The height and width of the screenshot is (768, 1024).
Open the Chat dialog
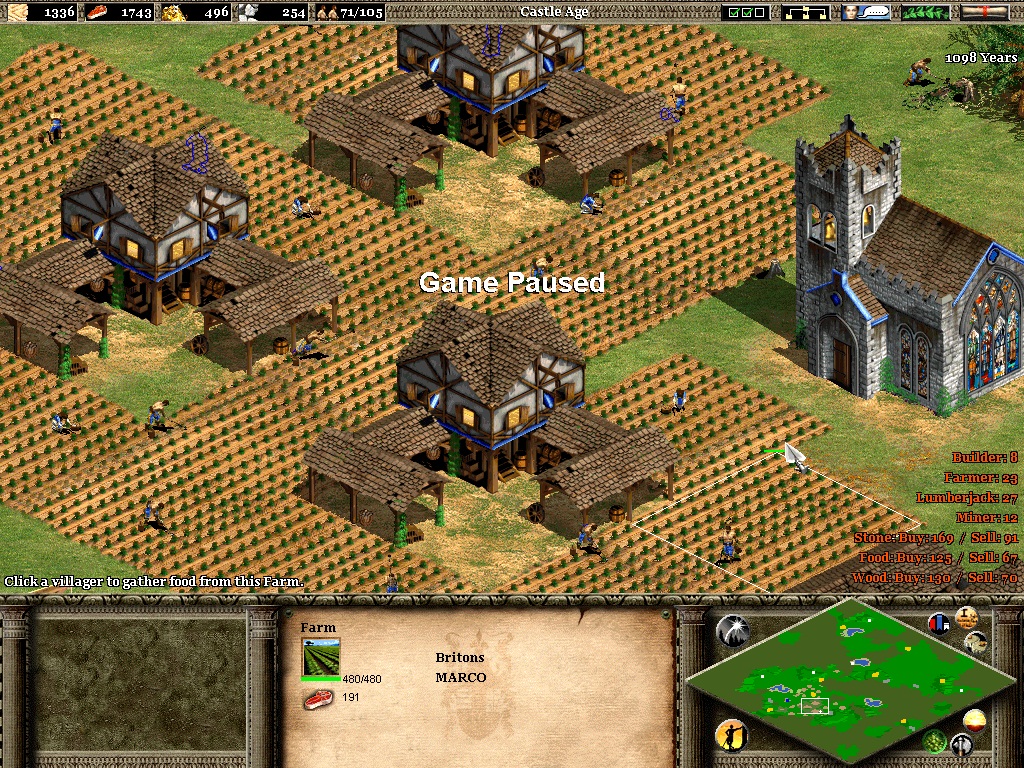866,12
